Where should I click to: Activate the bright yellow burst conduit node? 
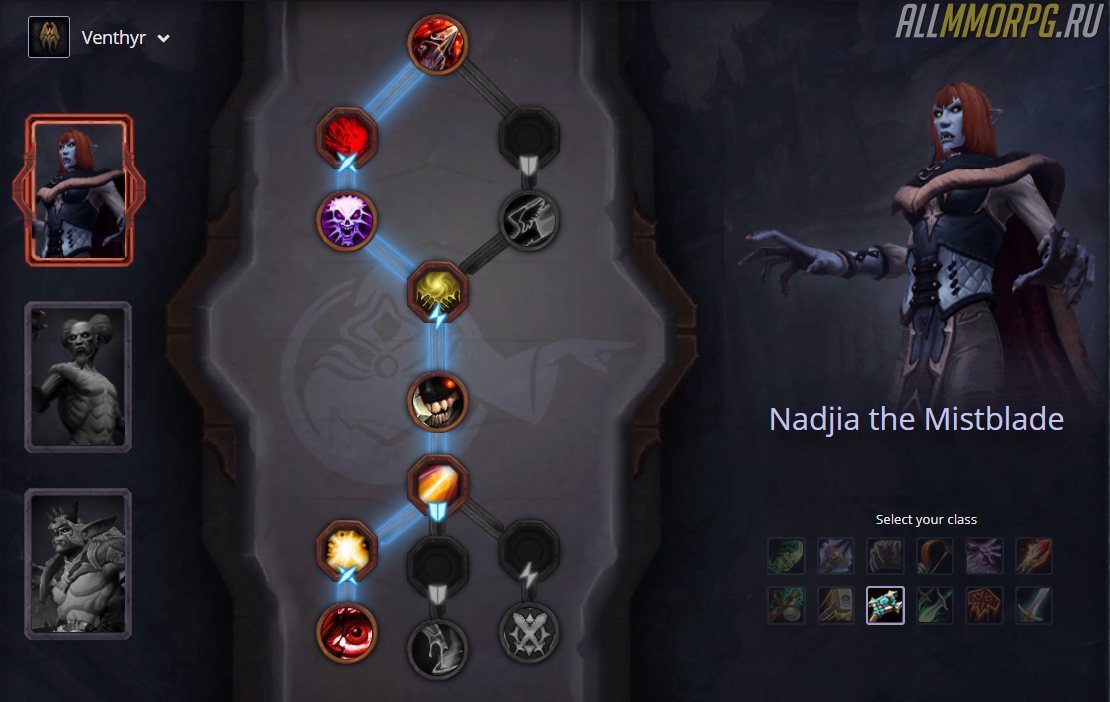347,548
